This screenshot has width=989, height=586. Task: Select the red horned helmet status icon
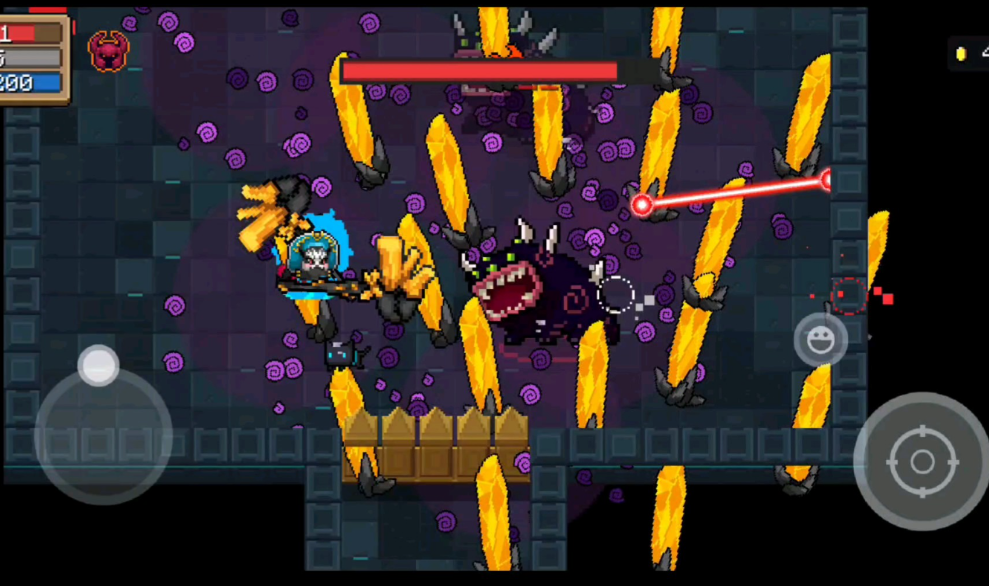click(107, 50)
